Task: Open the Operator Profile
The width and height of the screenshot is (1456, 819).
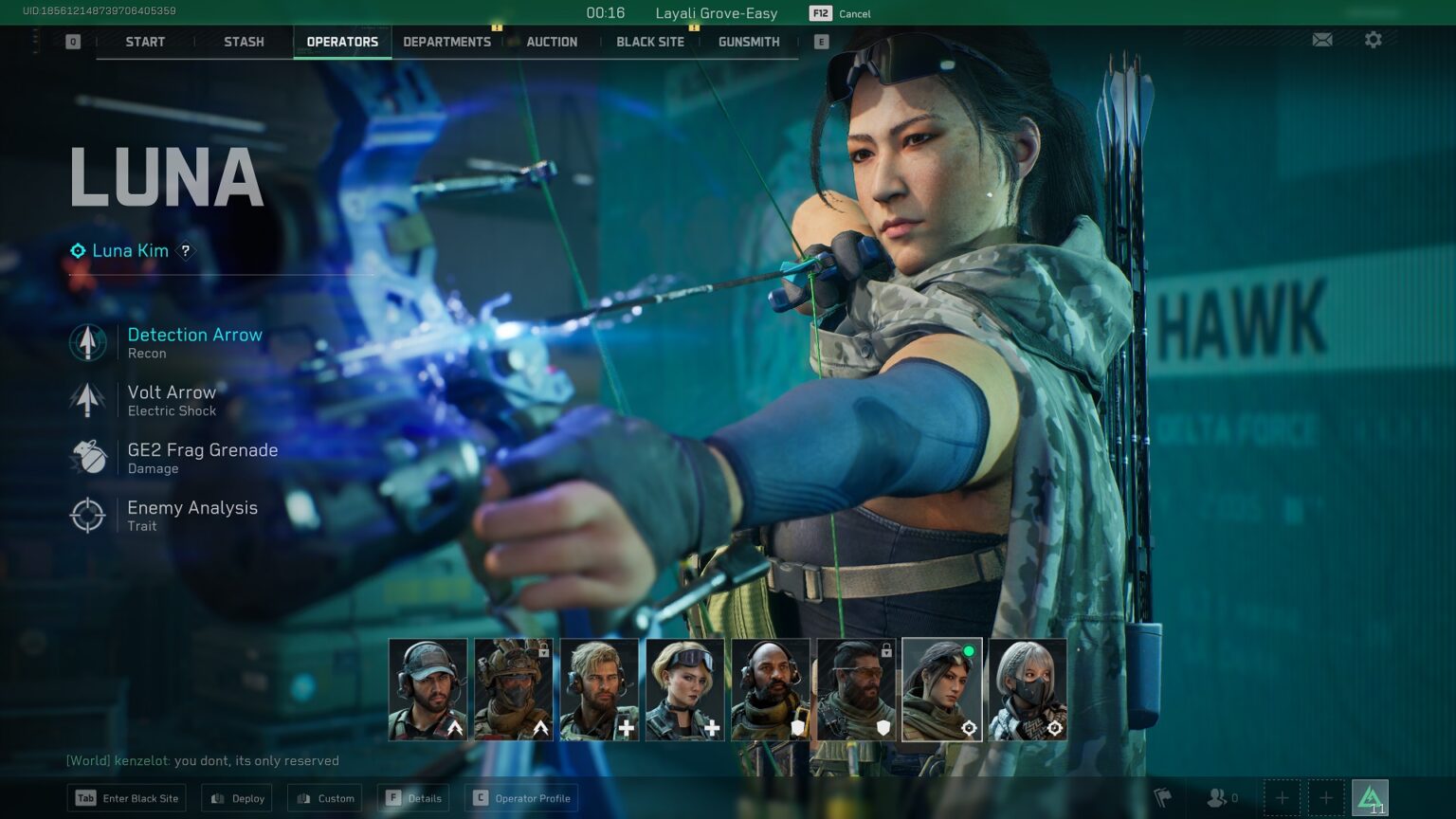Action: pos(521,798)
